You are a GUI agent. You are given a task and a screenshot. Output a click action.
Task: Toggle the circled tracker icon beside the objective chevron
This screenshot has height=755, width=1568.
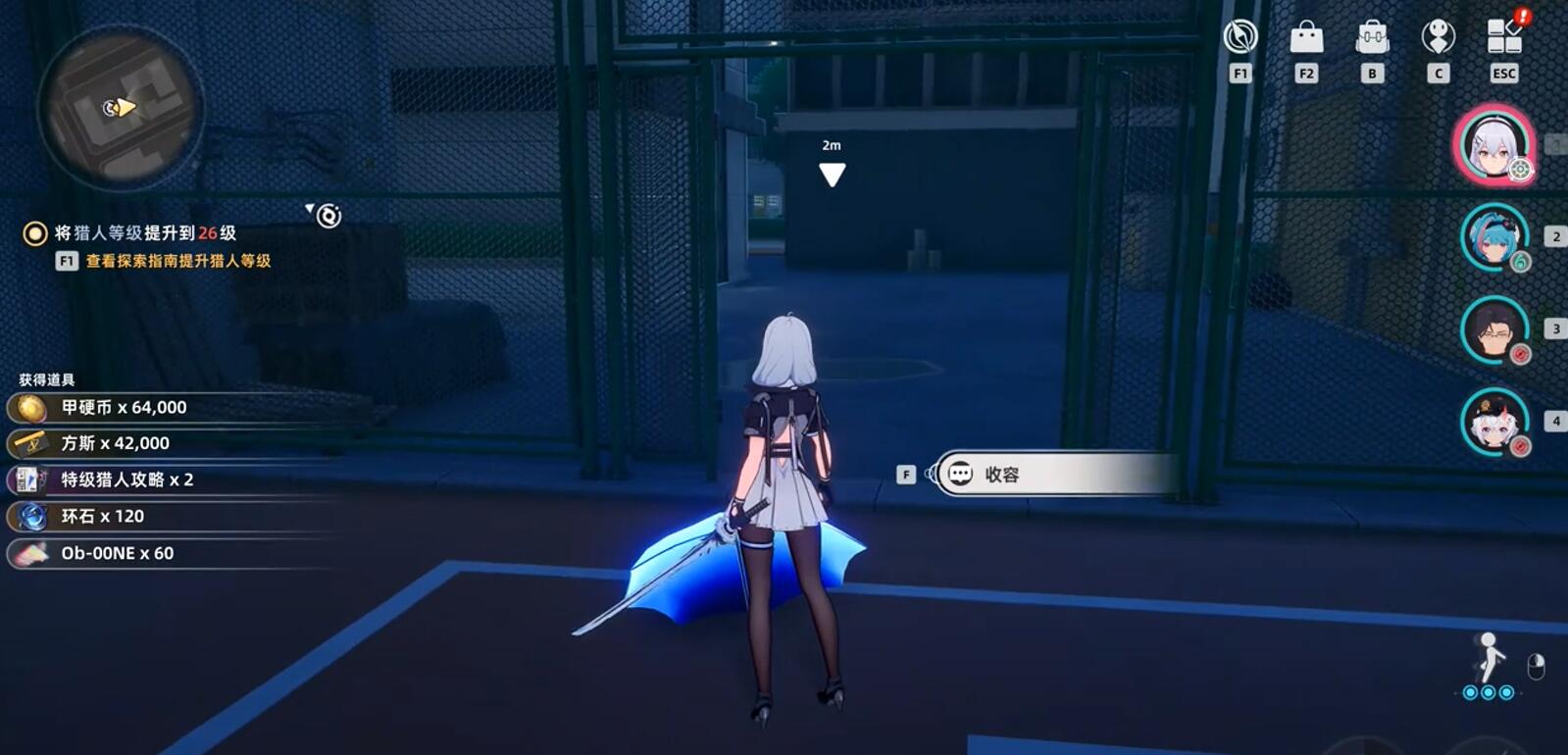[329, 214]
